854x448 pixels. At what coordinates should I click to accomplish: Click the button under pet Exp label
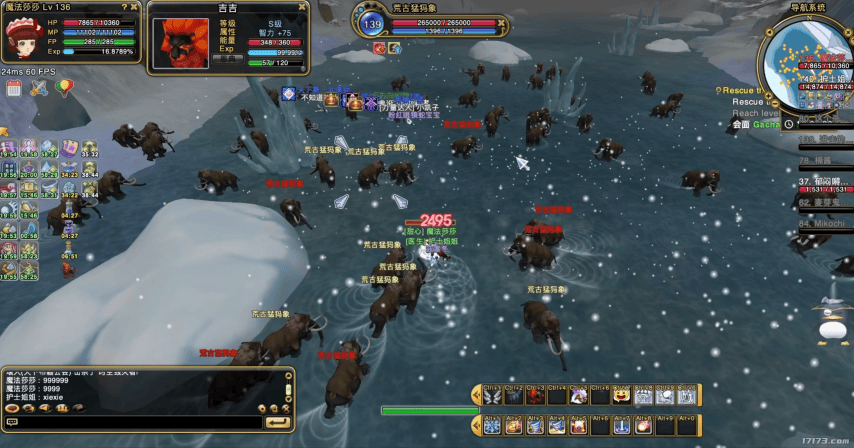pos(227,58)
